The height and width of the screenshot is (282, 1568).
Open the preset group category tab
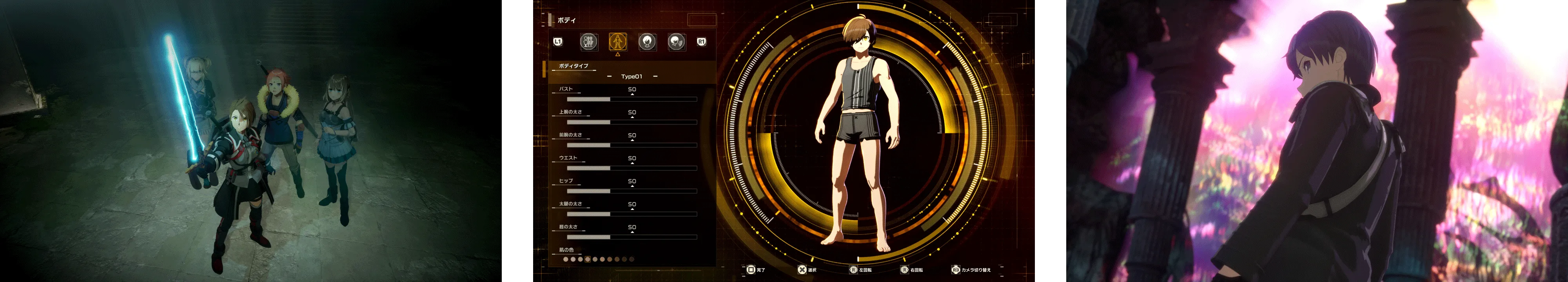click(x=588, y=42)
